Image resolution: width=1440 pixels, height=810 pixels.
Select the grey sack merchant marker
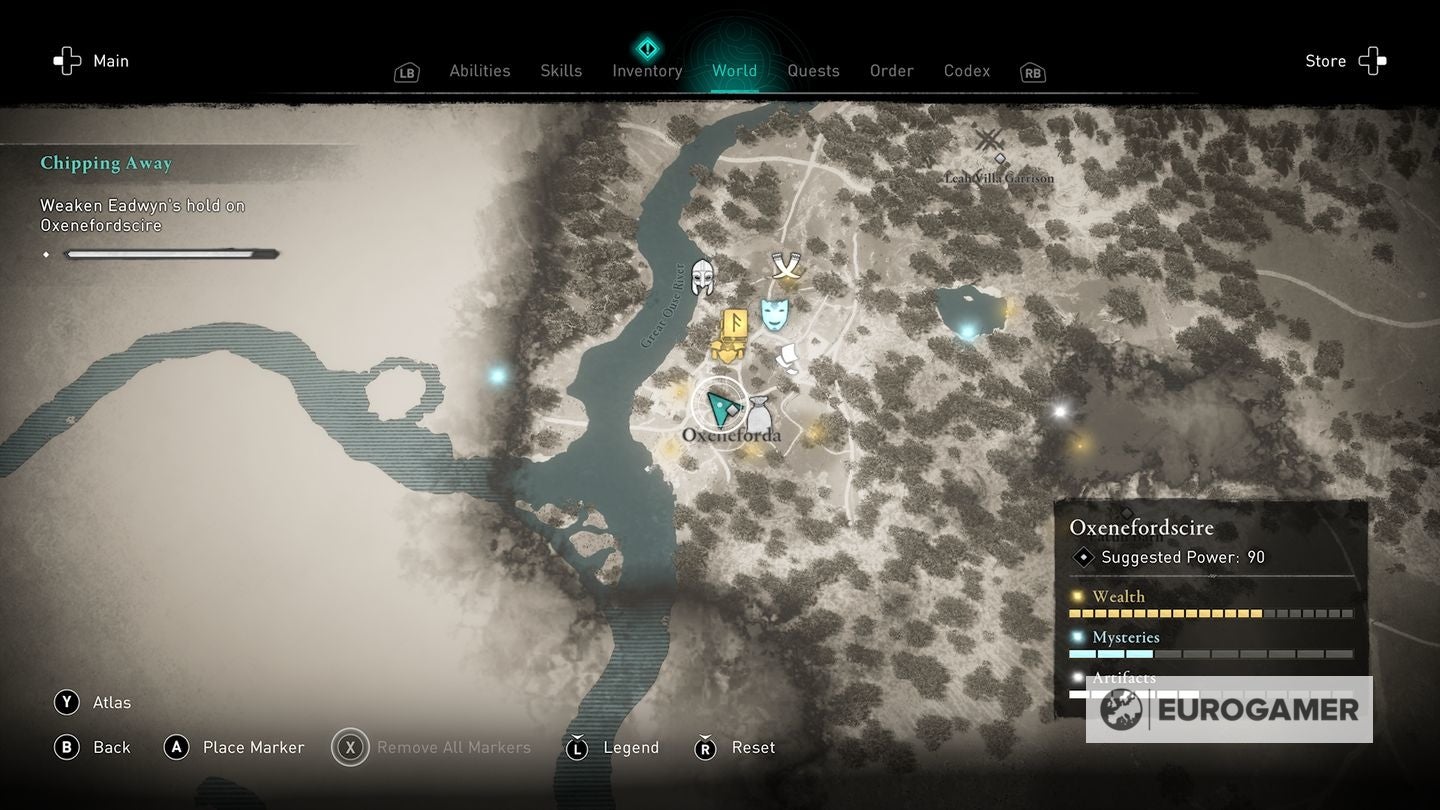point(759,415)
